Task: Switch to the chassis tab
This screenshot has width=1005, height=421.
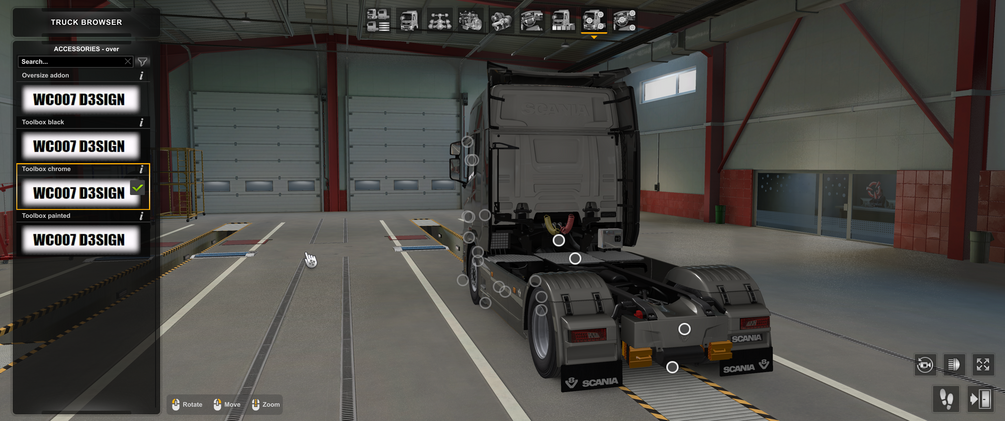Action: (439, 20)
